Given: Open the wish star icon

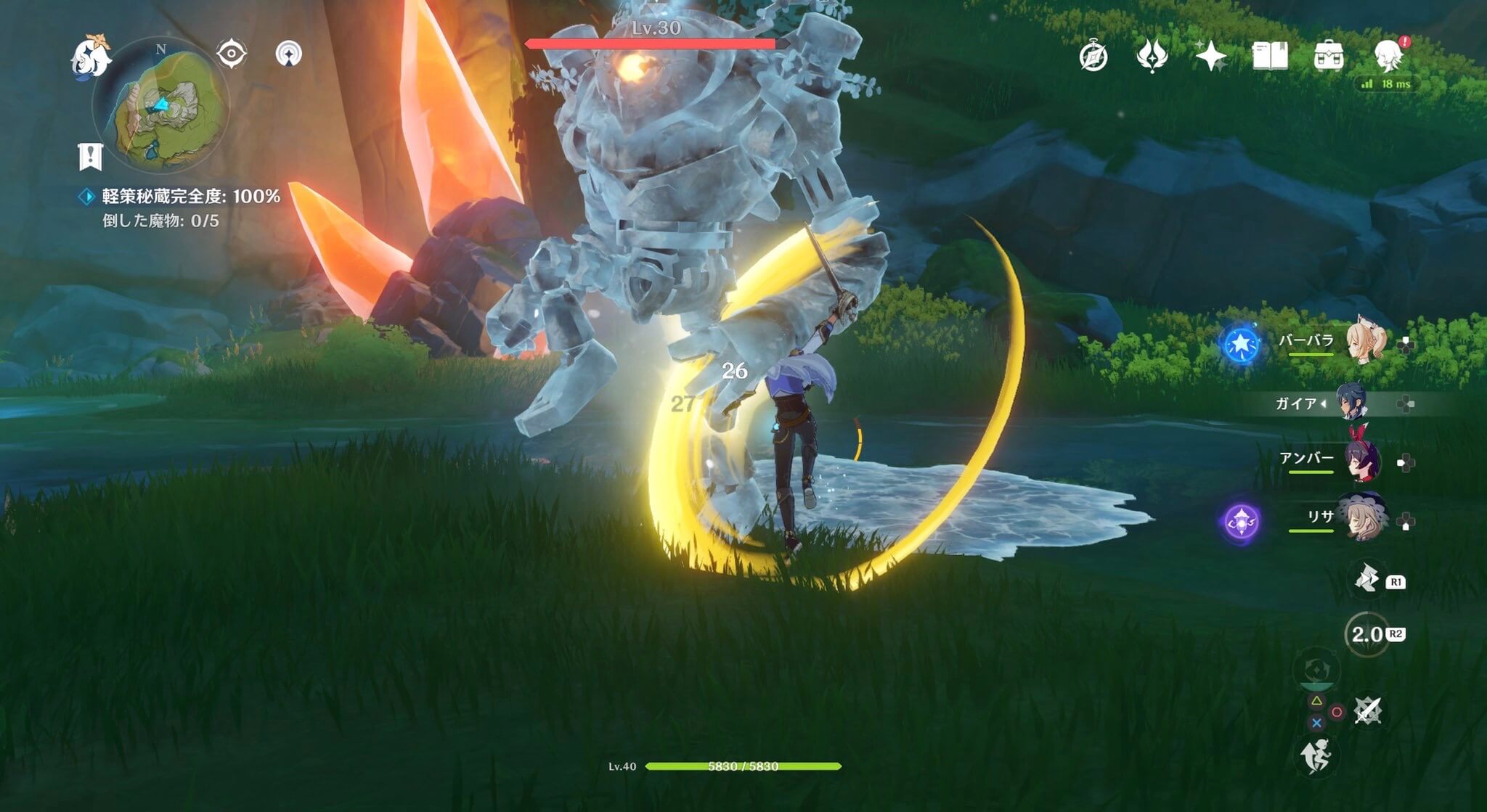Looking at the screenshot, I should point(1210,56).
